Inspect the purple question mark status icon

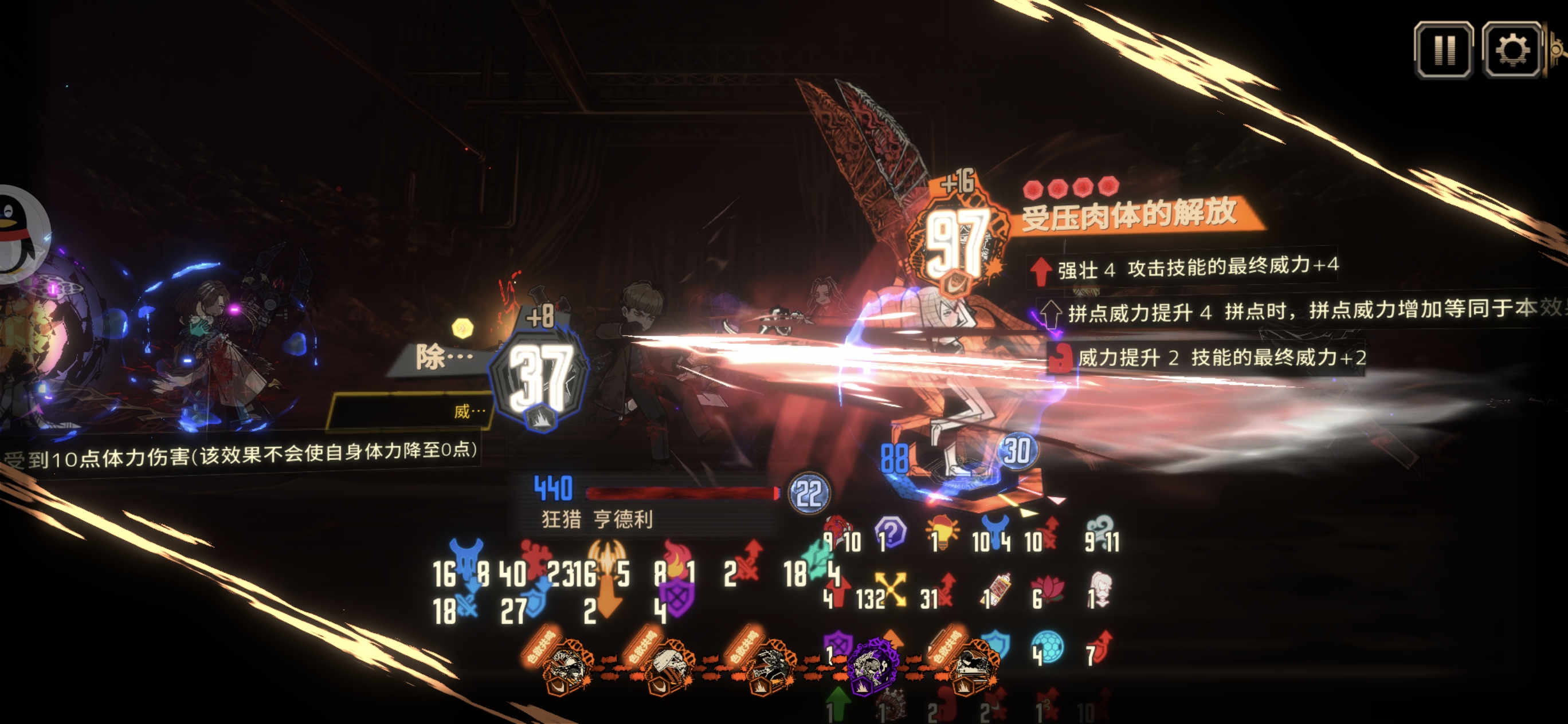[891, 533]
